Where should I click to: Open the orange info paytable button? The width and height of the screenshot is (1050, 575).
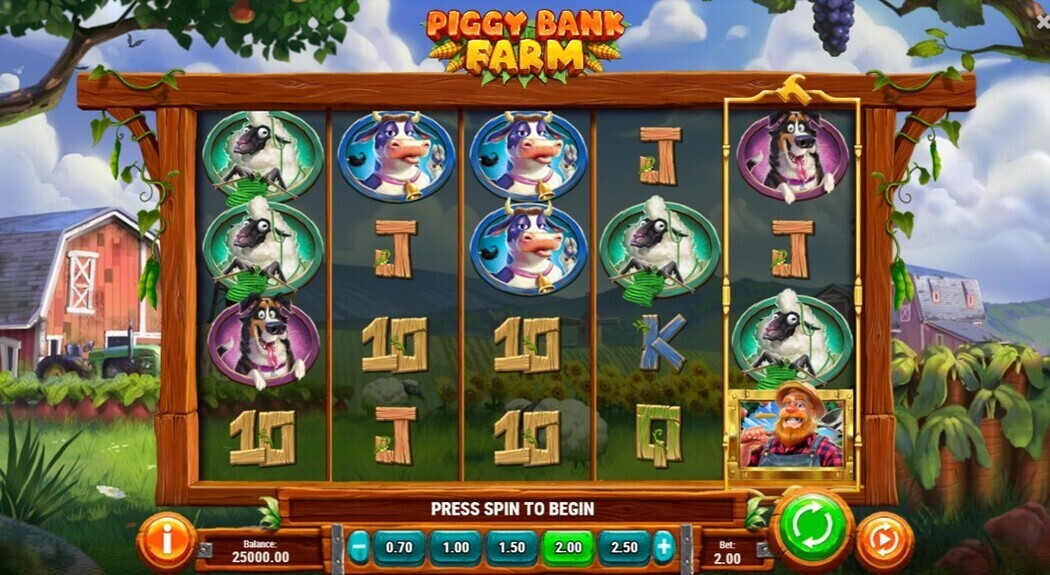coord(166,541)
